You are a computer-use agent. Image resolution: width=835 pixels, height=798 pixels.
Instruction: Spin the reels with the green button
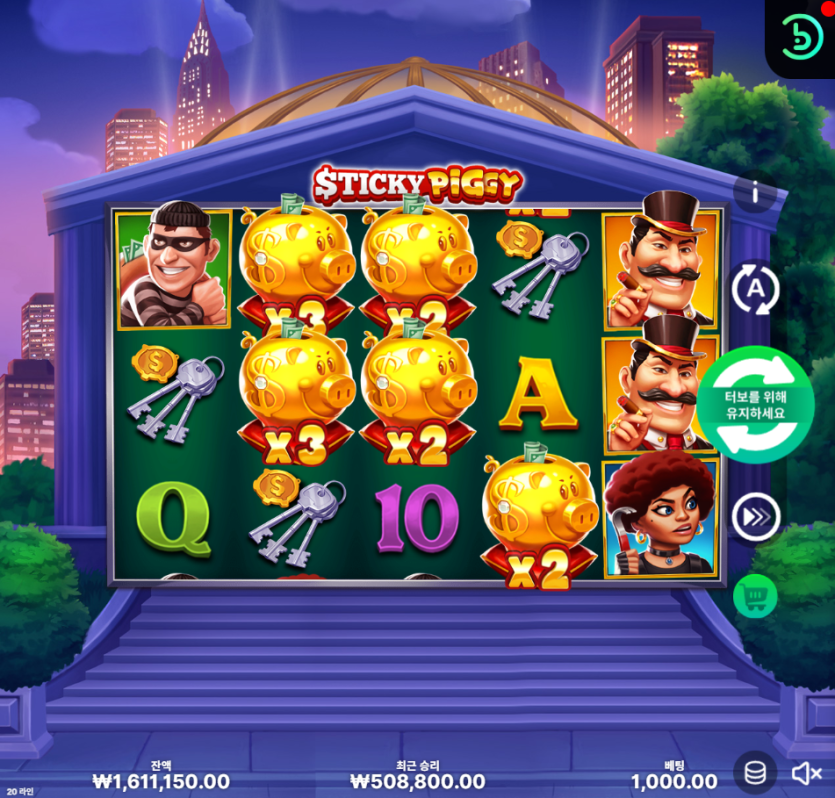coord(757,406)
